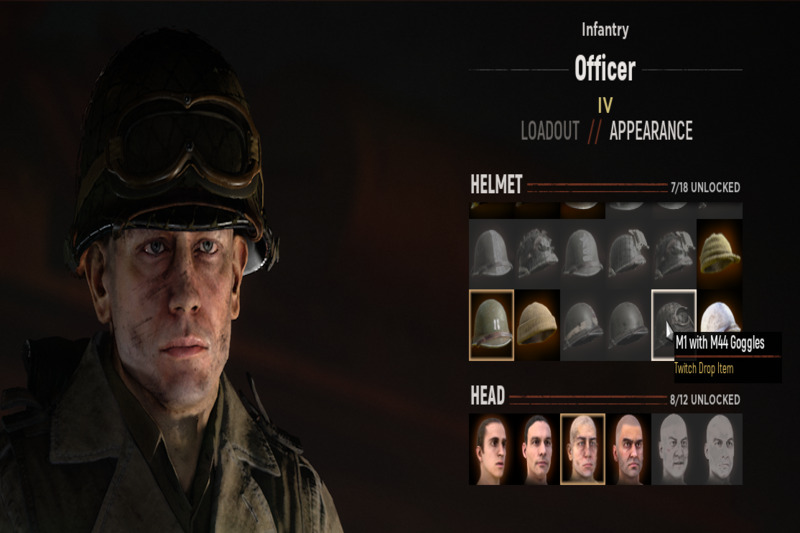Switch to the Loadout tab
The height and width of the screenshot is (533, 800).
point(550,131)
